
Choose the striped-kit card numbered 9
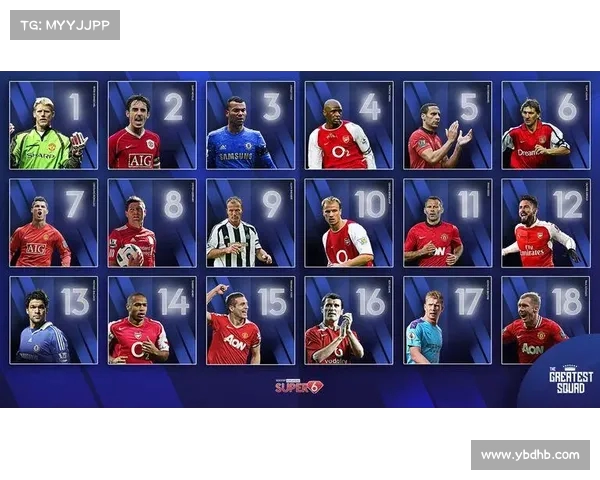[x=250, y=223]
